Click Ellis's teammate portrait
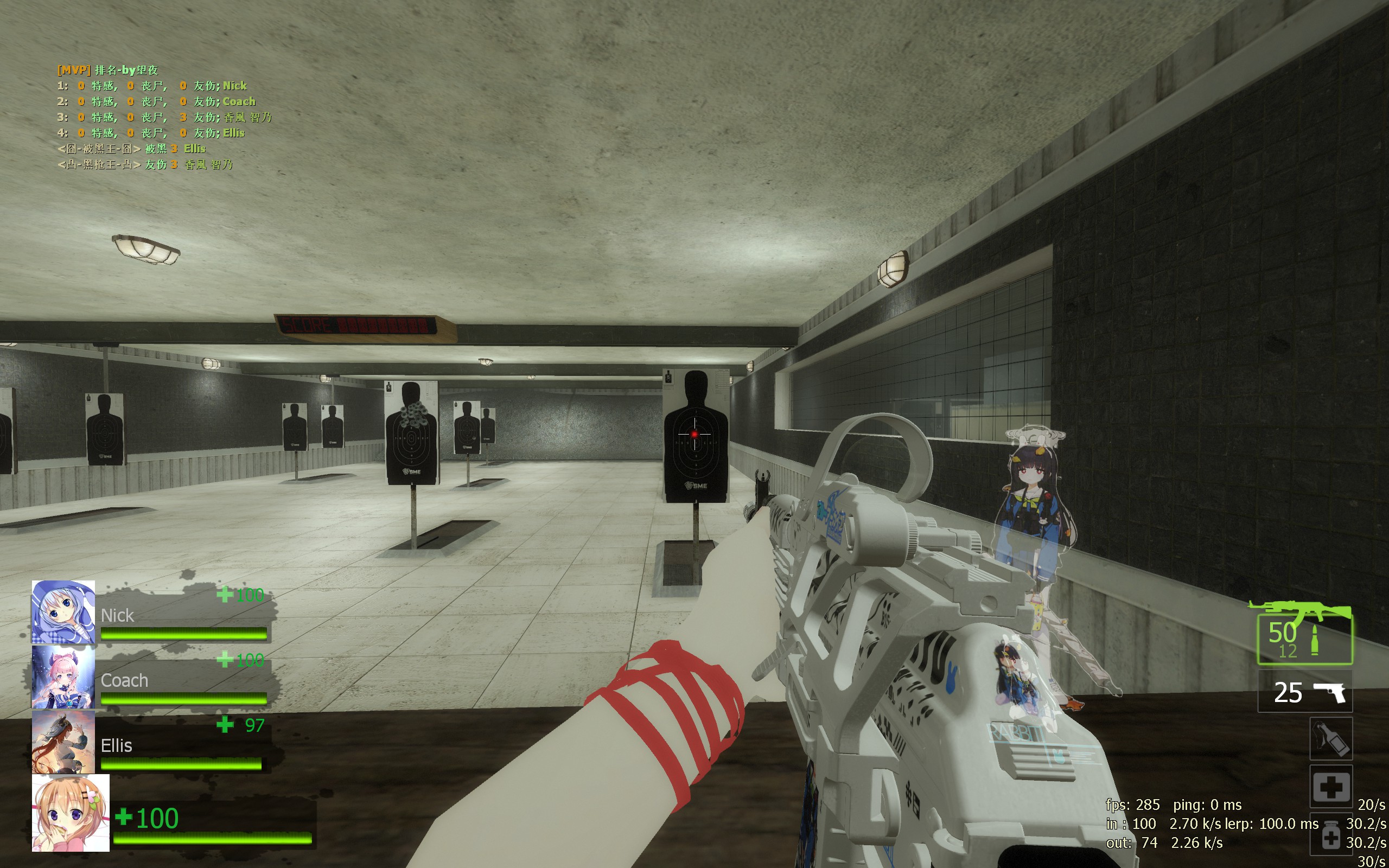 pos(63,742)
